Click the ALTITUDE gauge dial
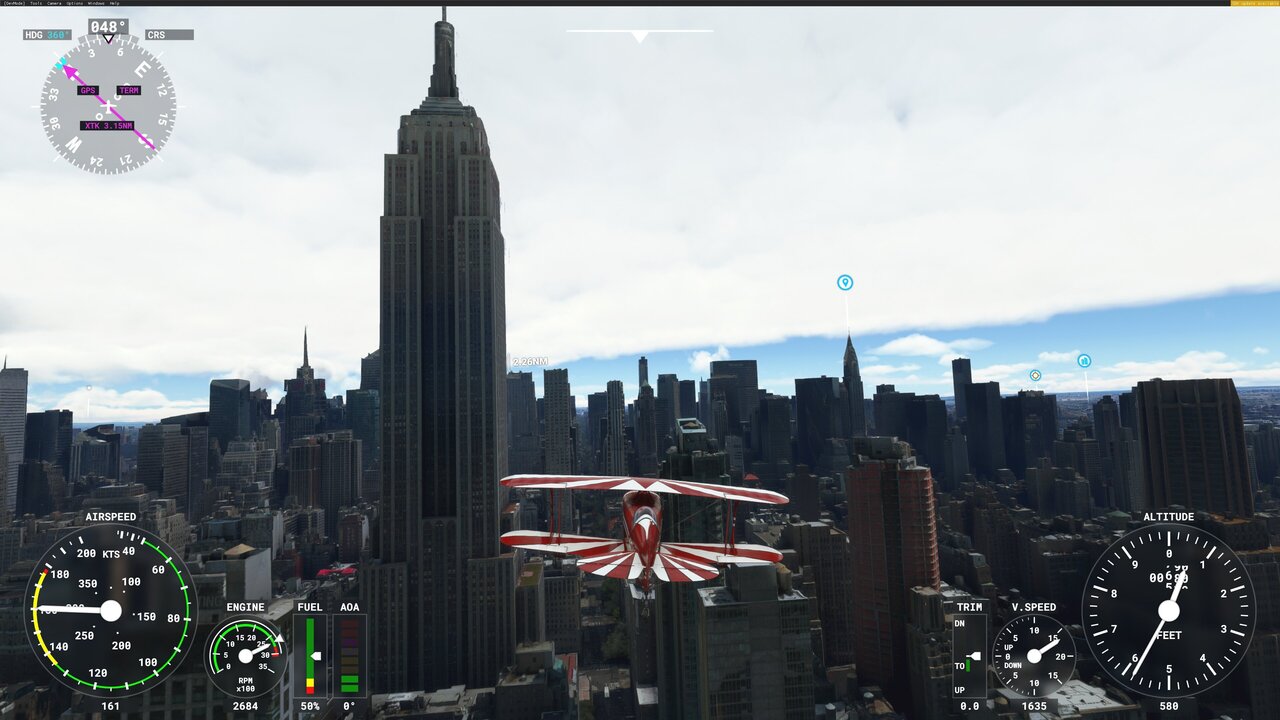1280x720 pixels. (x=1168, y=610)
